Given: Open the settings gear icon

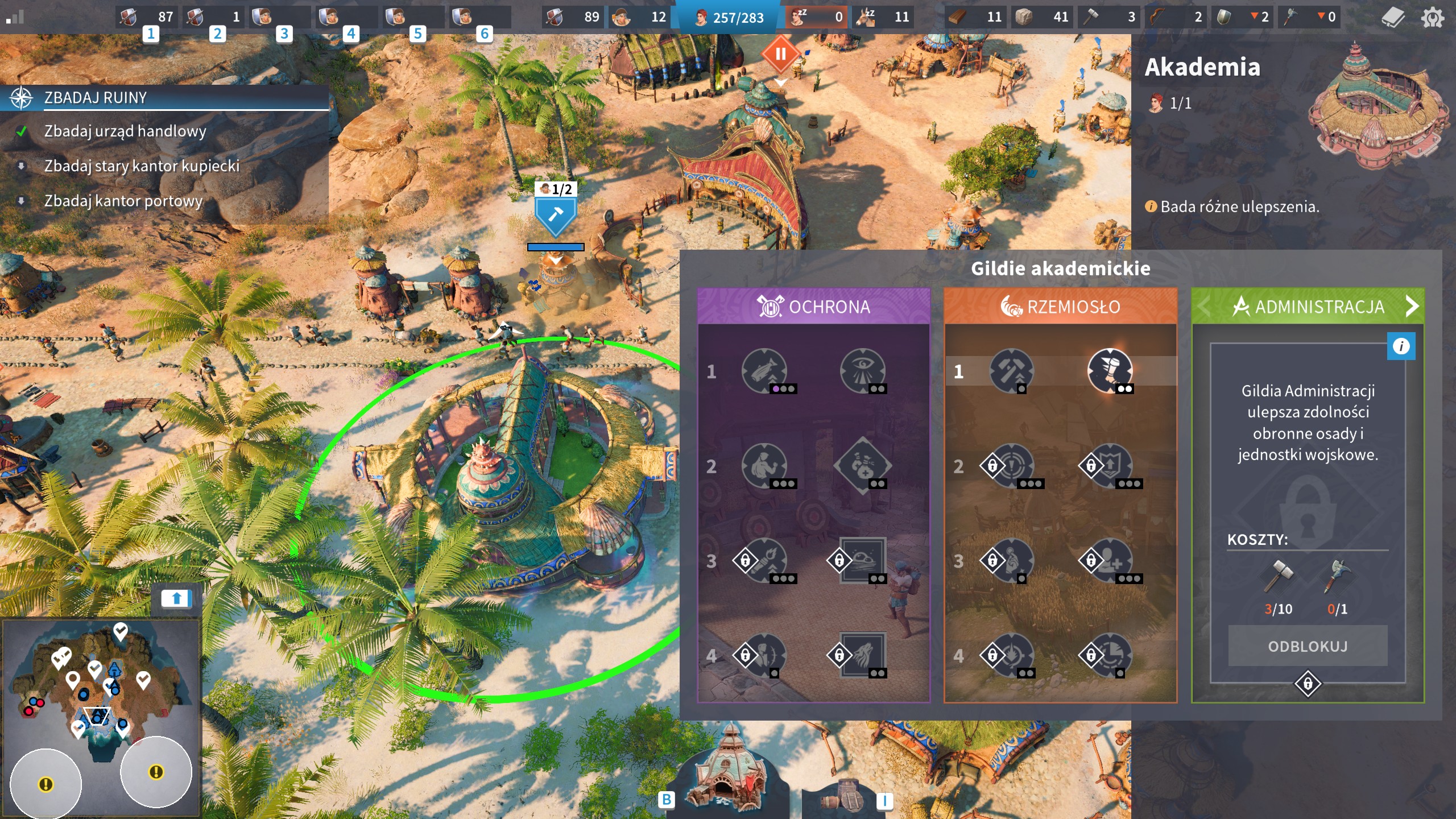Looking at the screenshot, I should pos(1432,18).
